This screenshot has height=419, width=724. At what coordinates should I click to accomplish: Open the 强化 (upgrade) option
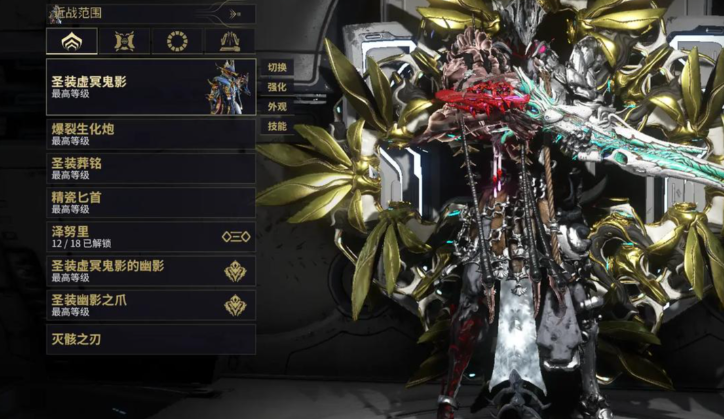point(277,87)
